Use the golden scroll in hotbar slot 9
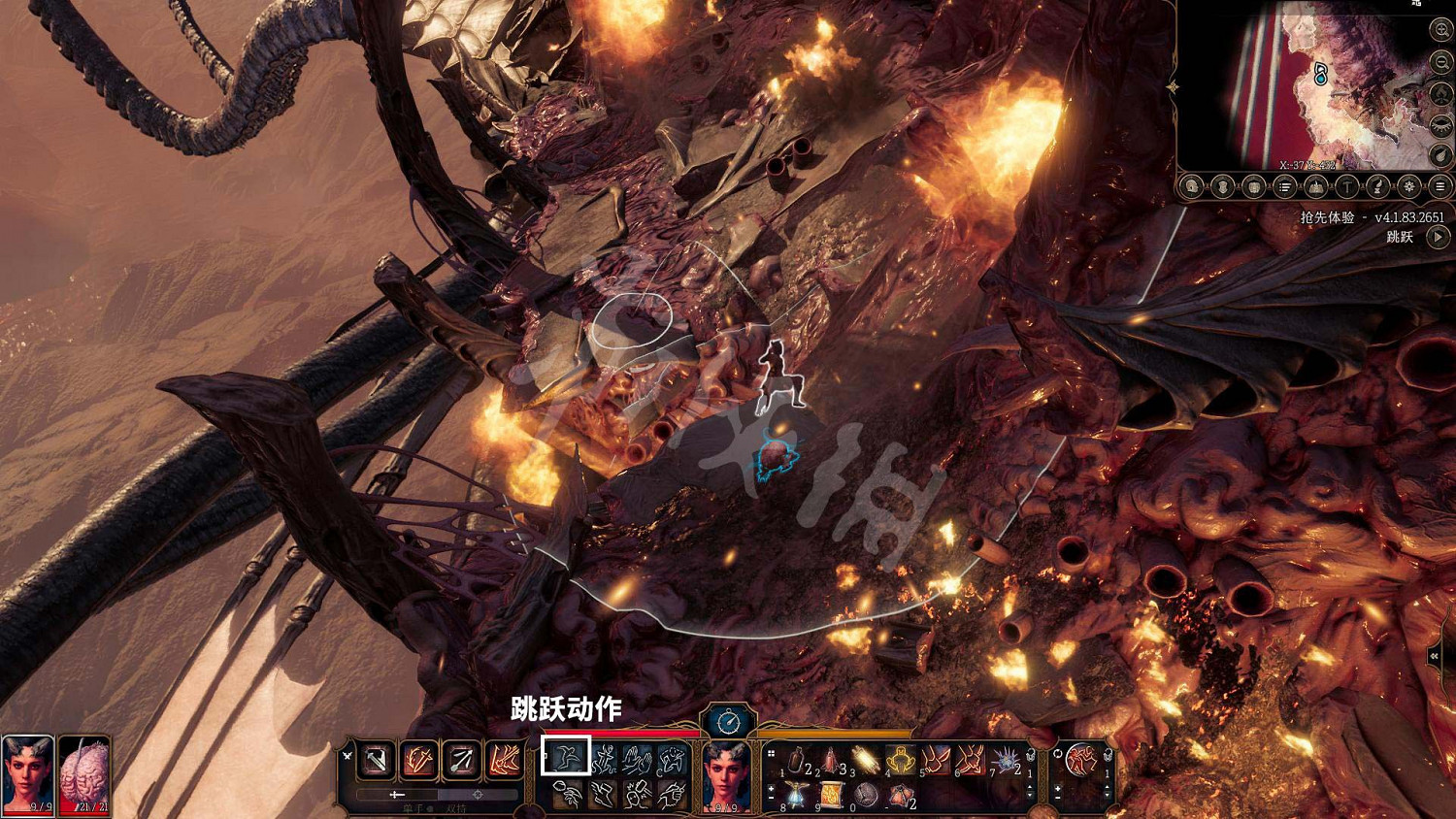 point(831,797)
